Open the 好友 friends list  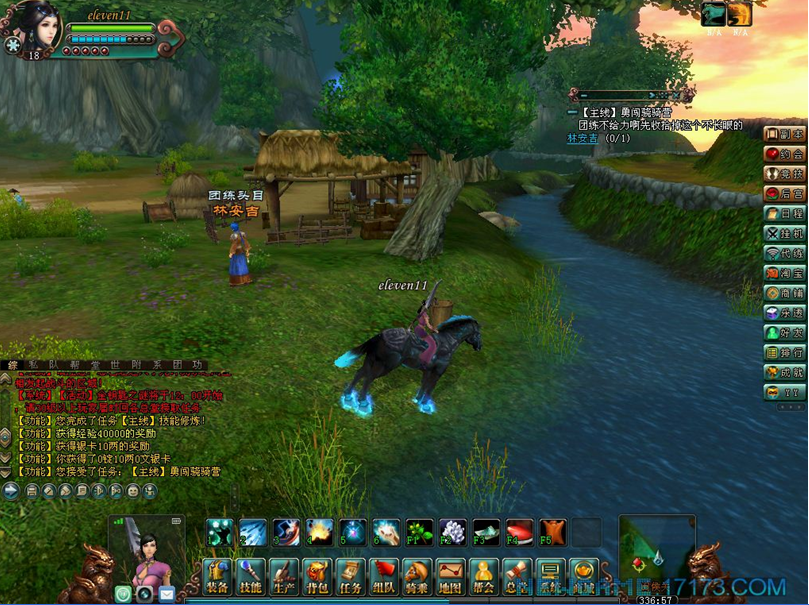click(x=785, y=332)
